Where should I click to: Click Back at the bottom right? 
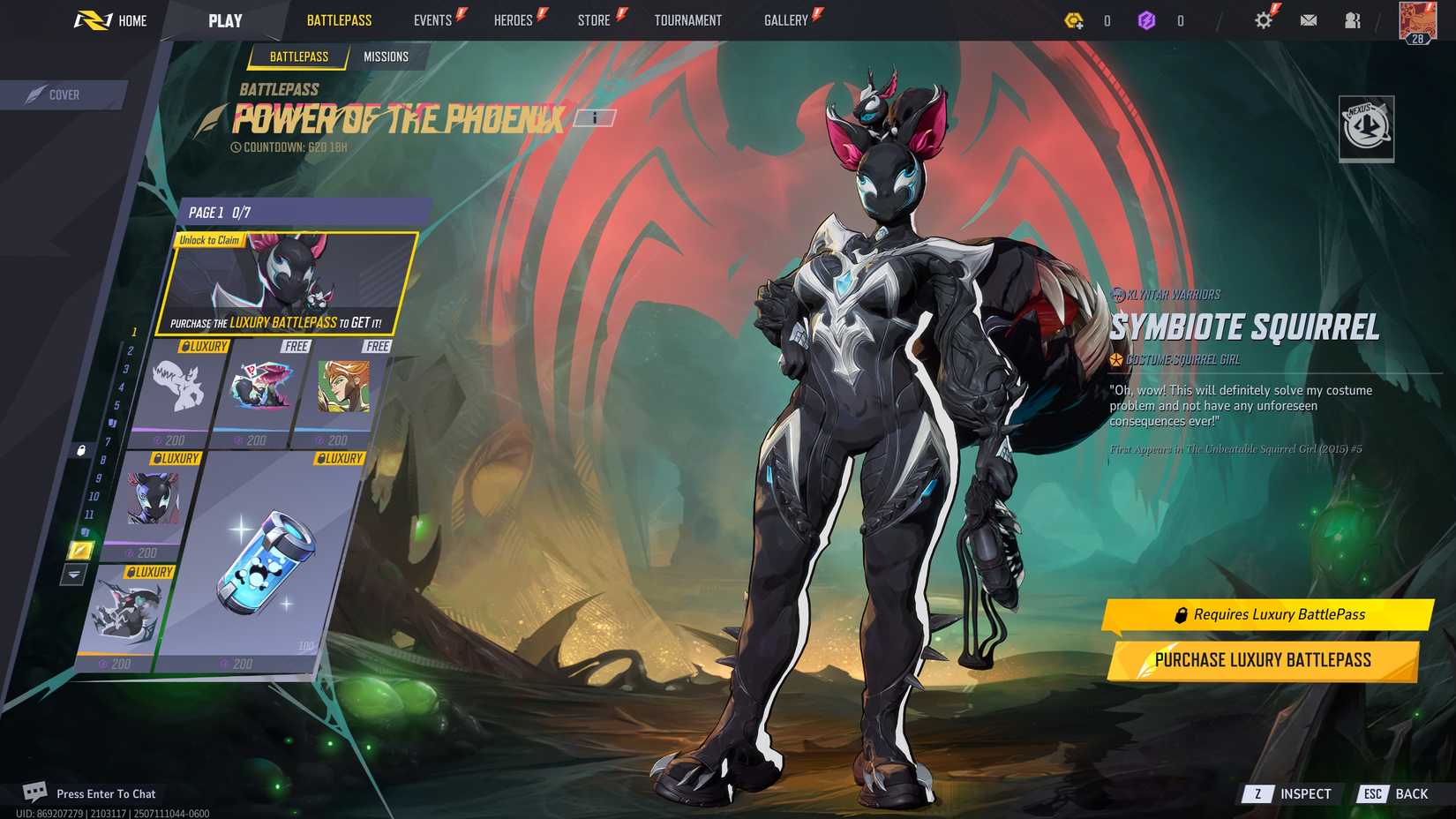point(1409,793)
